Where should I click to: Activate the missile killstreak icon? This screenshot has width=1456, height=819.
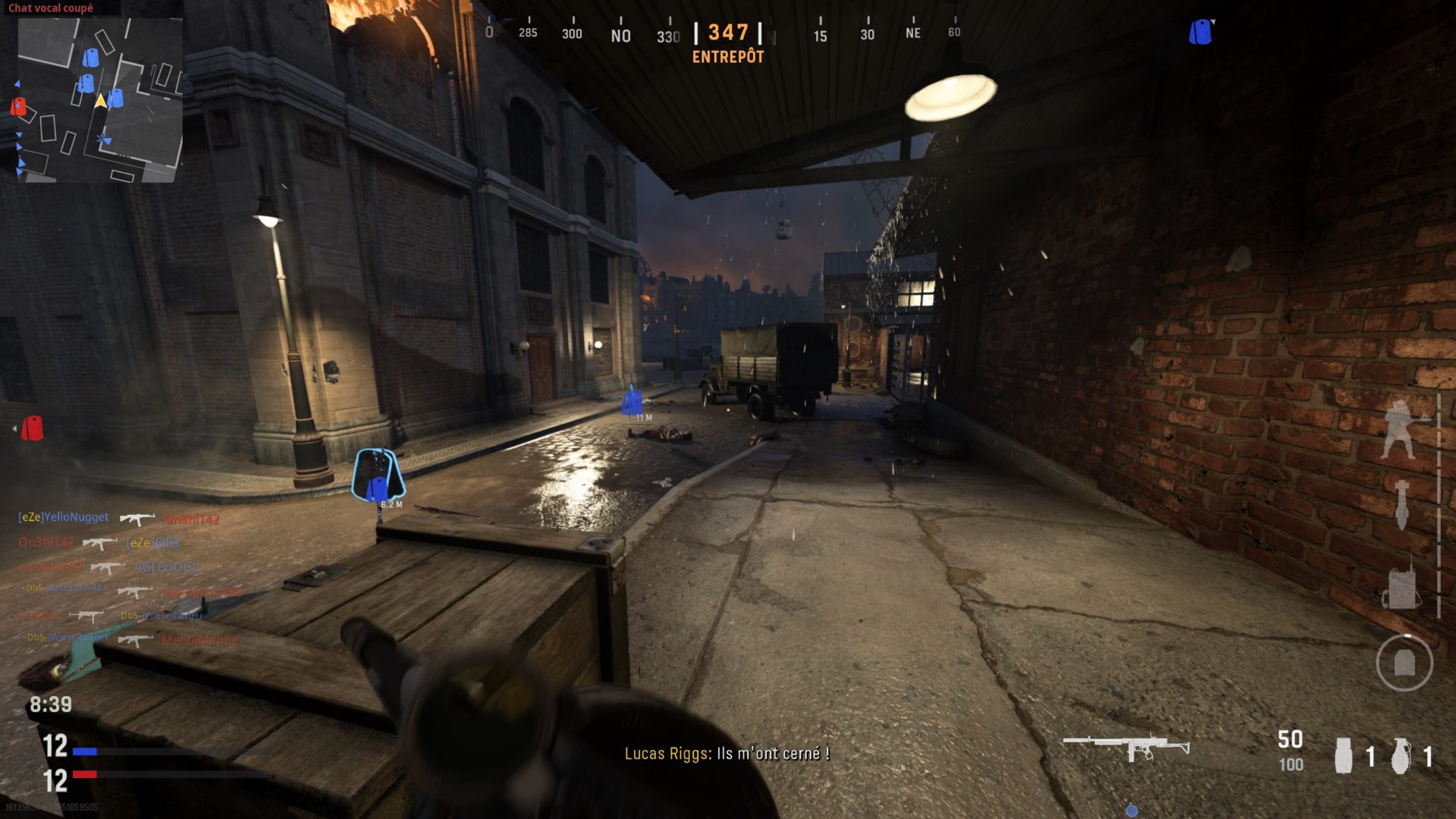point(1401,504)
